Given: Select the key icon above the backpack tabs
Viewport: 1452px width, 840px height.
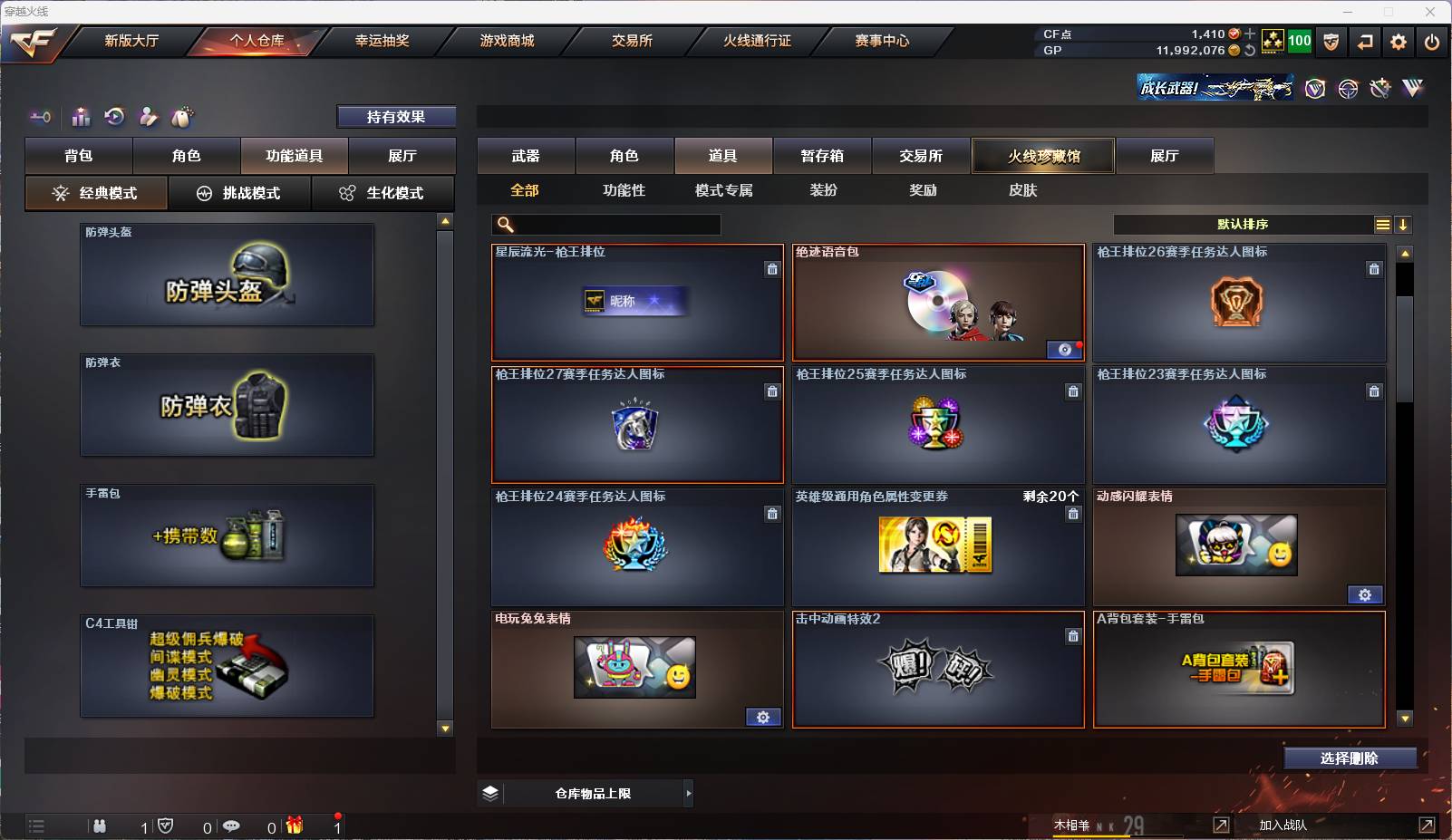Looking at the screenshot, I should pos(38,117).
